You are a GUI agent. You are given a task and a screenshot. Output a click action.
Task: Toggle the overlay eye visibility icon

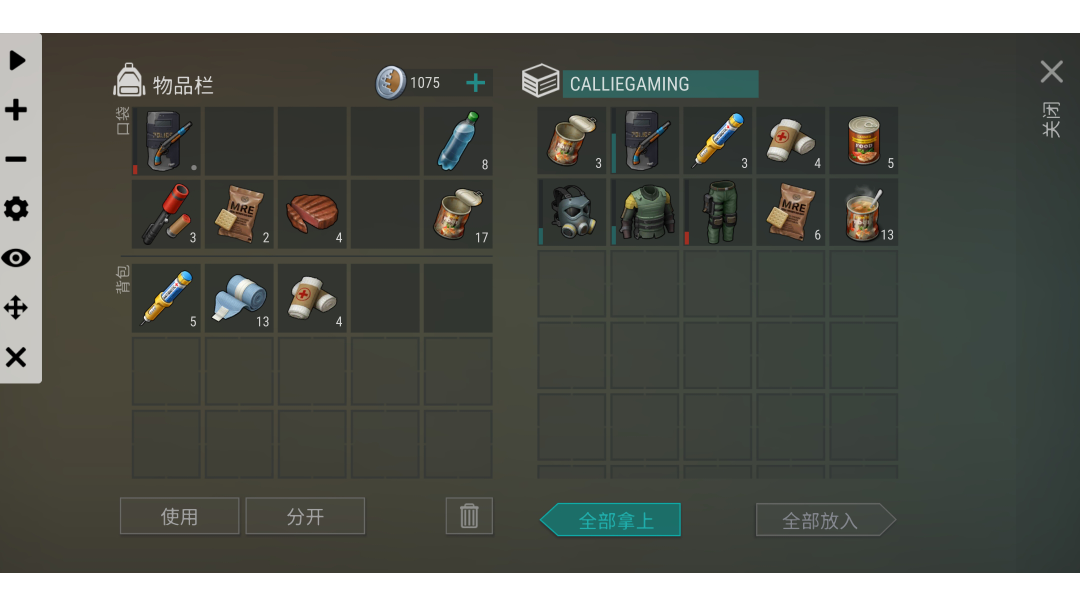coord(16,258)
